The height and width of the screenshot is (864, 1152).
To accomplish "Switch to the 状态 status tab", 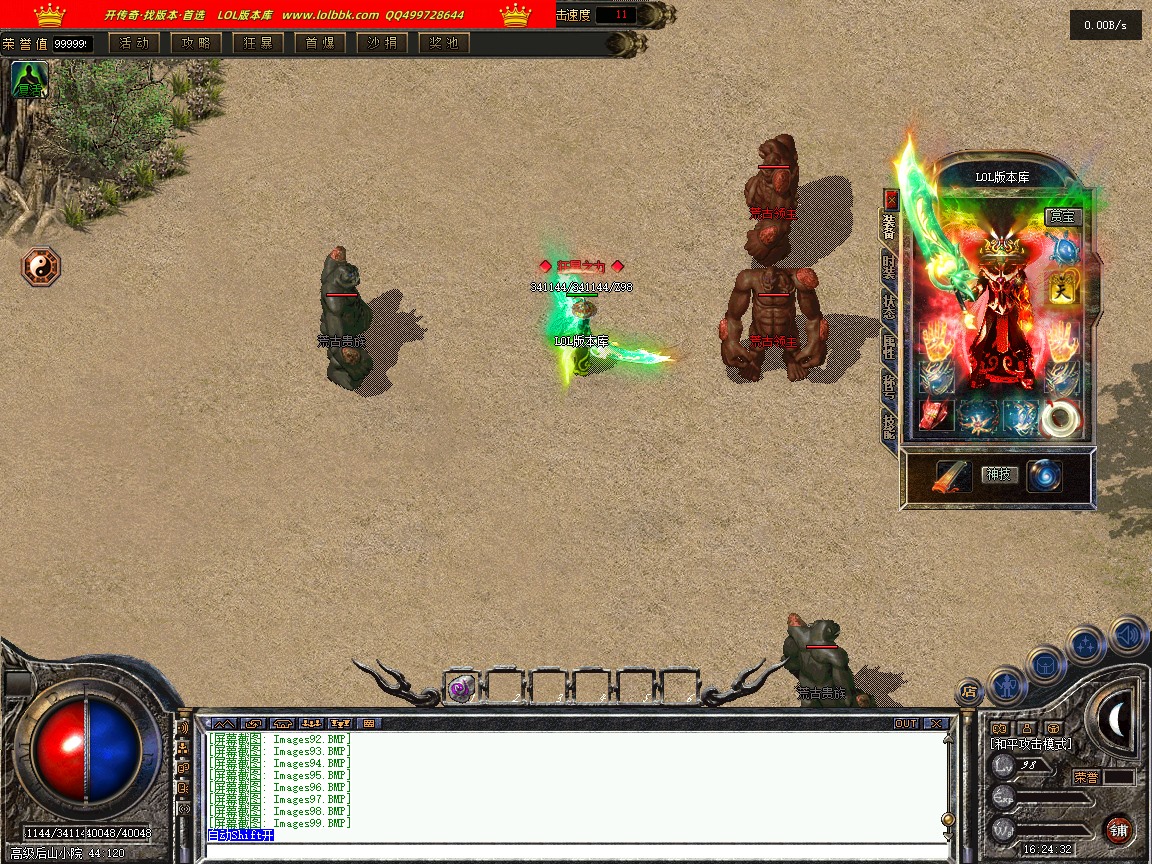I will coord(889,305).
